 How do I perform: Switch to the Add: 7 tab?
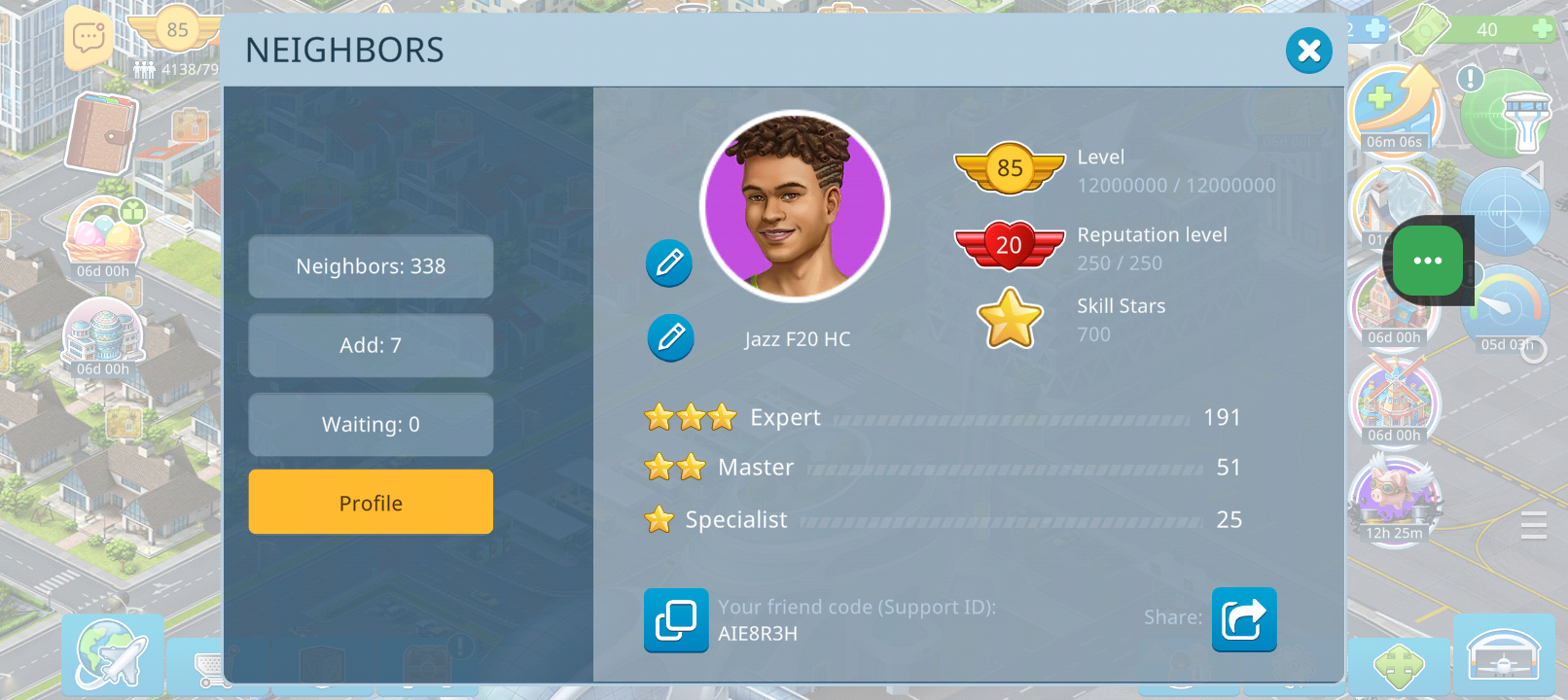[x=371, y=345]
